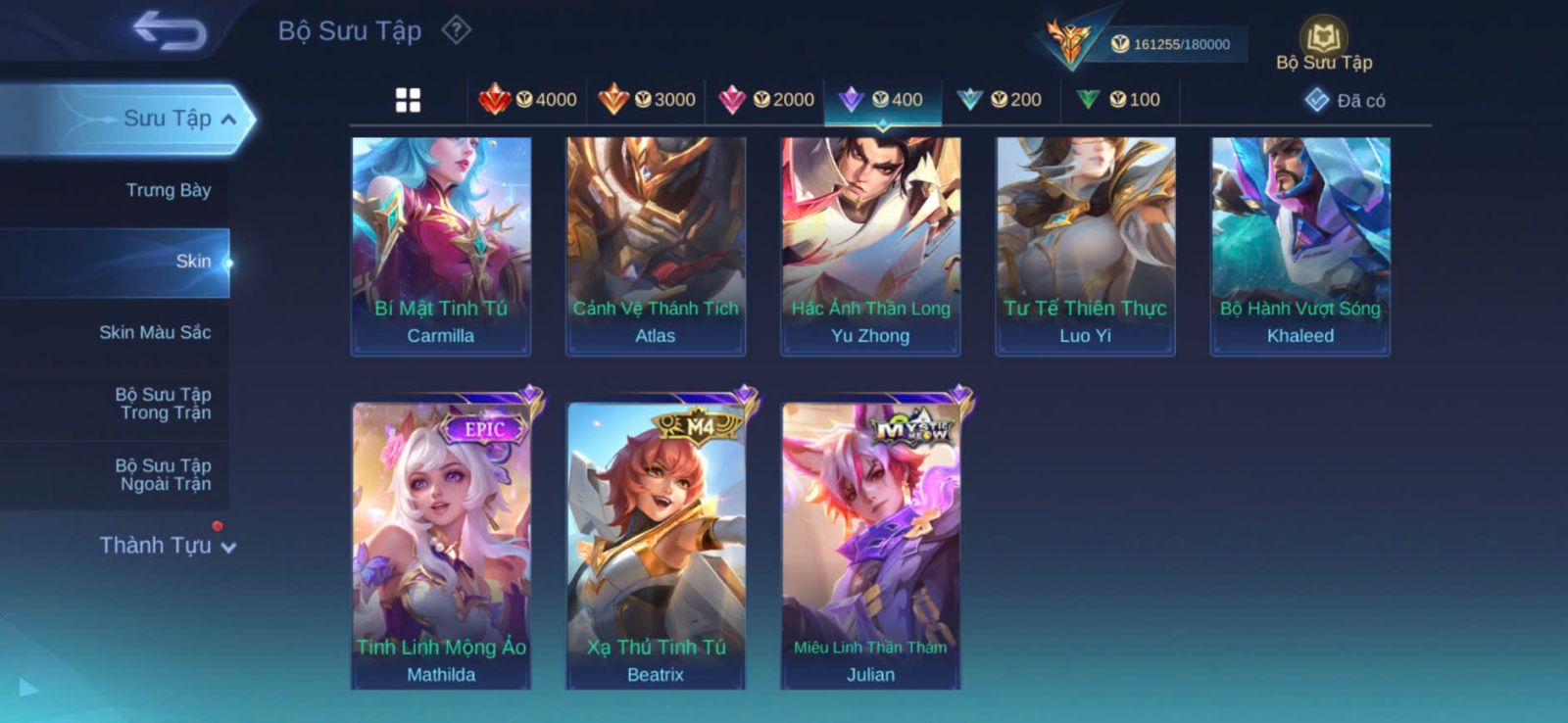Toggle the Đã có owned filter
Image resolution: width=1568 pixels, height=723 pixels.
(1345, 100)
